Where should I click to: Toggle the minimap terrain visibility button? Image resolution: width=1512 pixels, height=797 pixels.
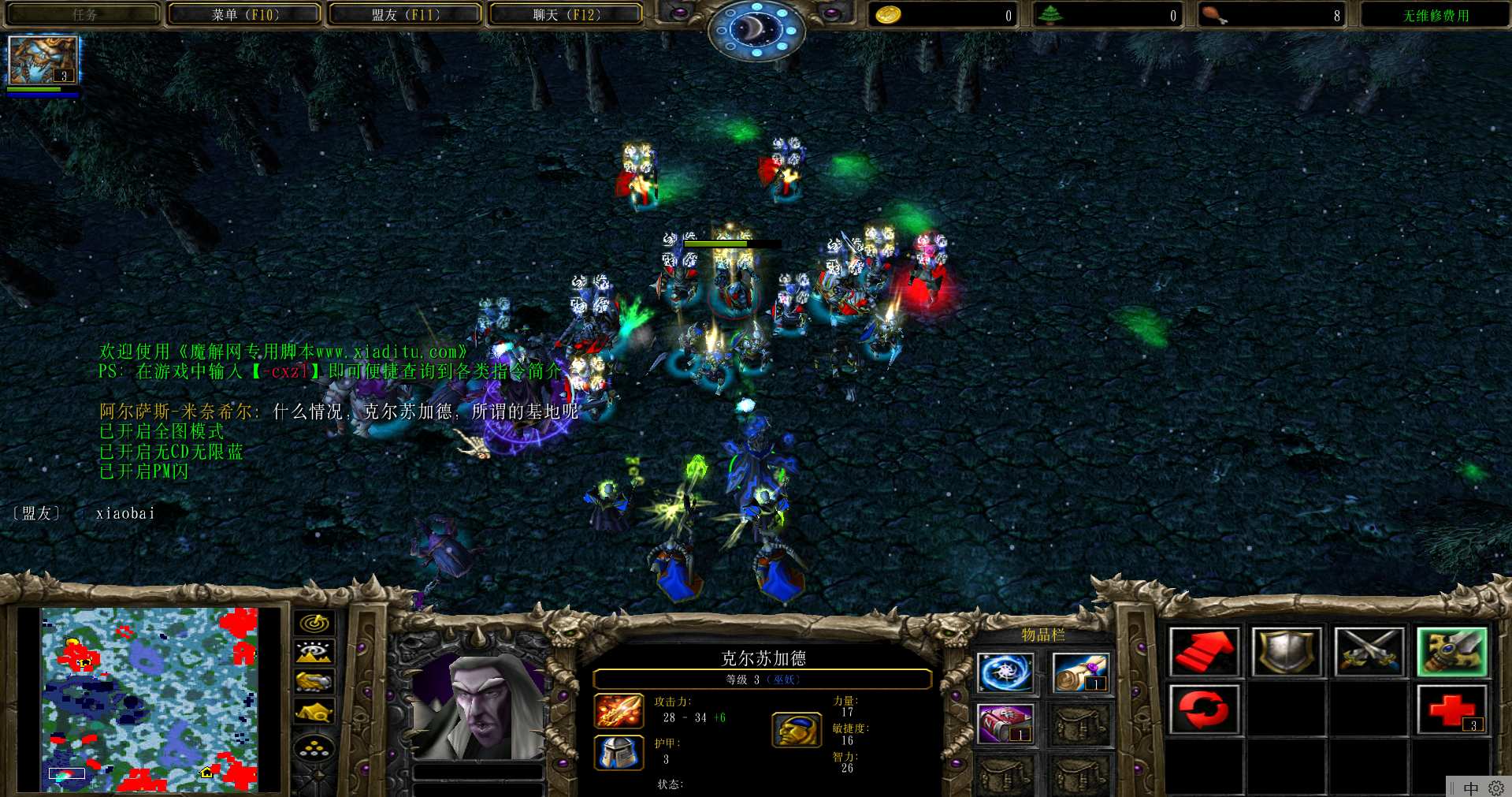314,653
